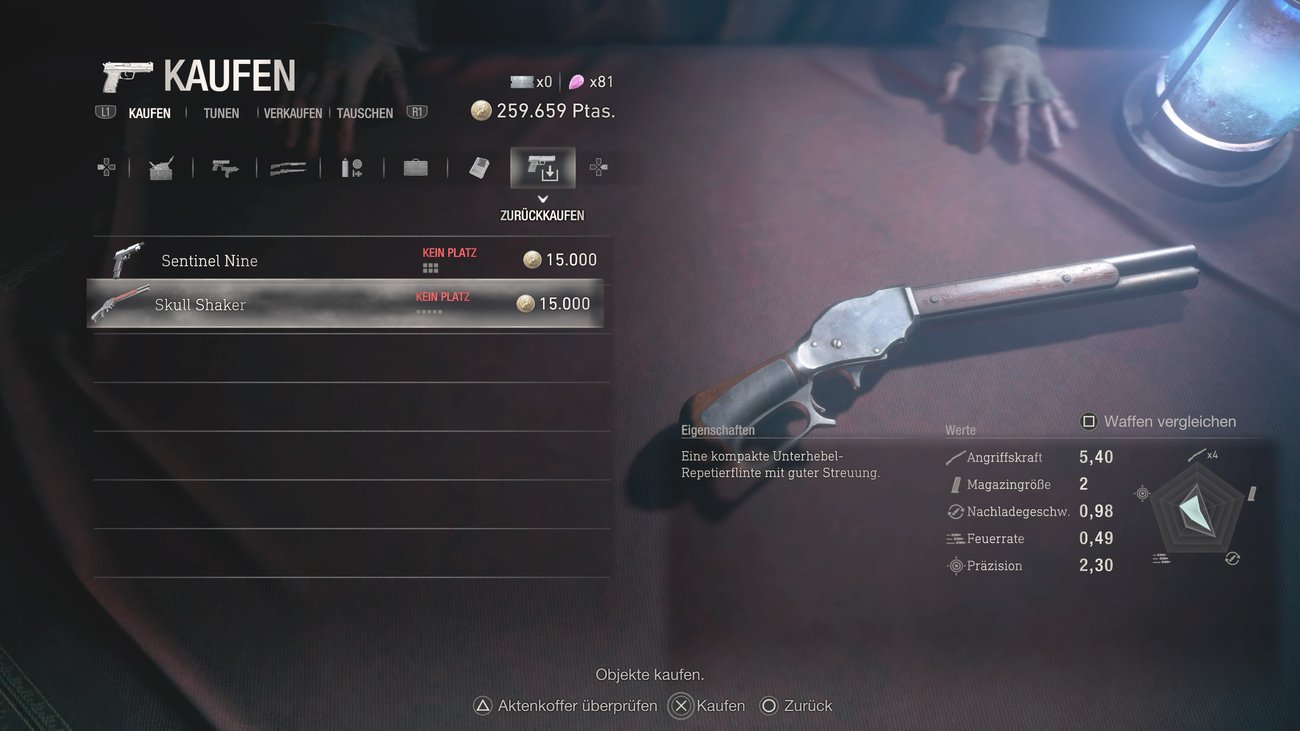Screen dimensions: 1300x731
Task: Choose the Sentinel Nine pistol row
Action: pyautogui.click(x=351, y=260)
